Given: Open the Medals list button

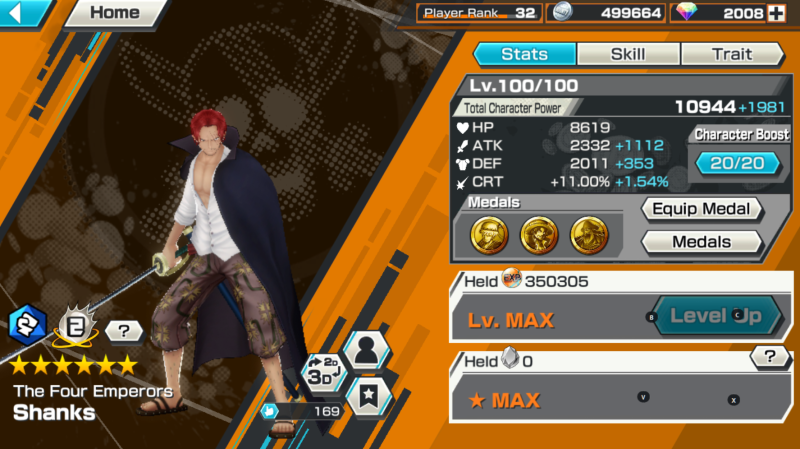Looking at the screenshot, I should click(701, 241).
